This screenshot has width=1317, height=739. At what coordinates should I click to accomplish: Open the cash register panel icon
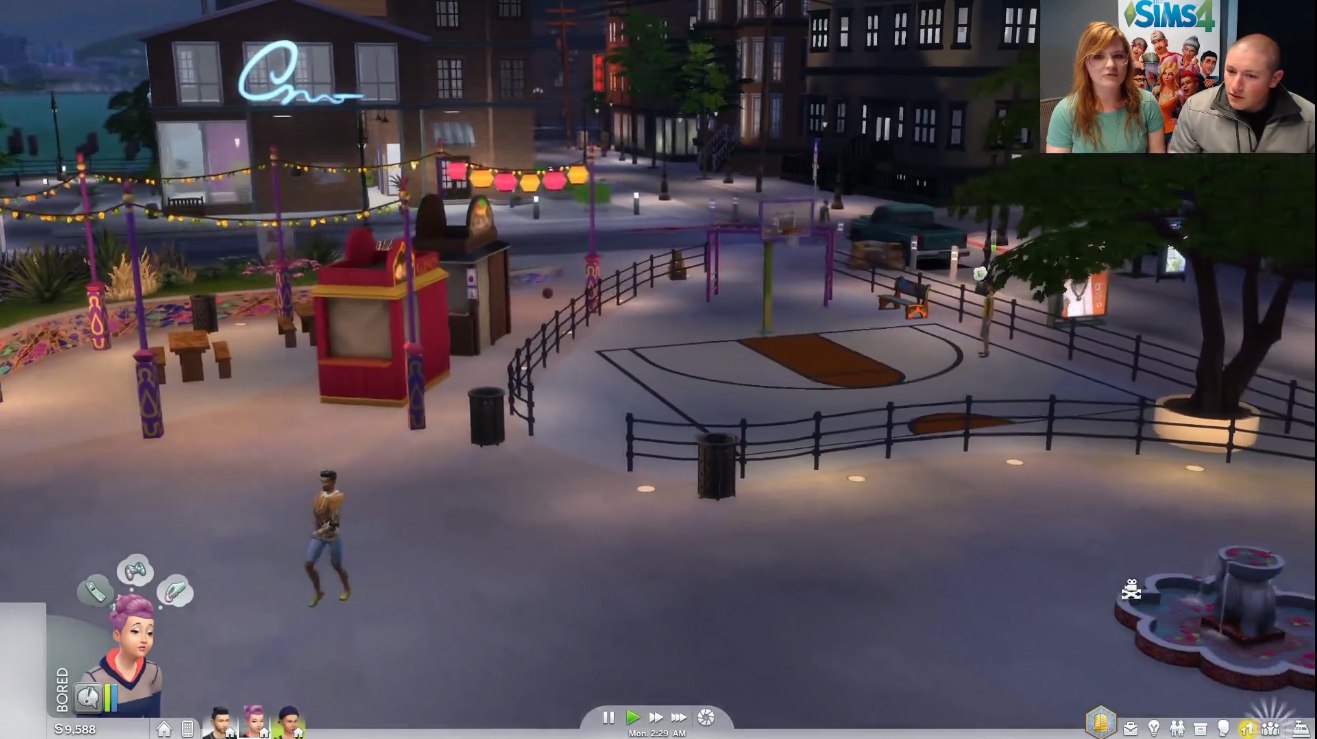point(1301,728)
